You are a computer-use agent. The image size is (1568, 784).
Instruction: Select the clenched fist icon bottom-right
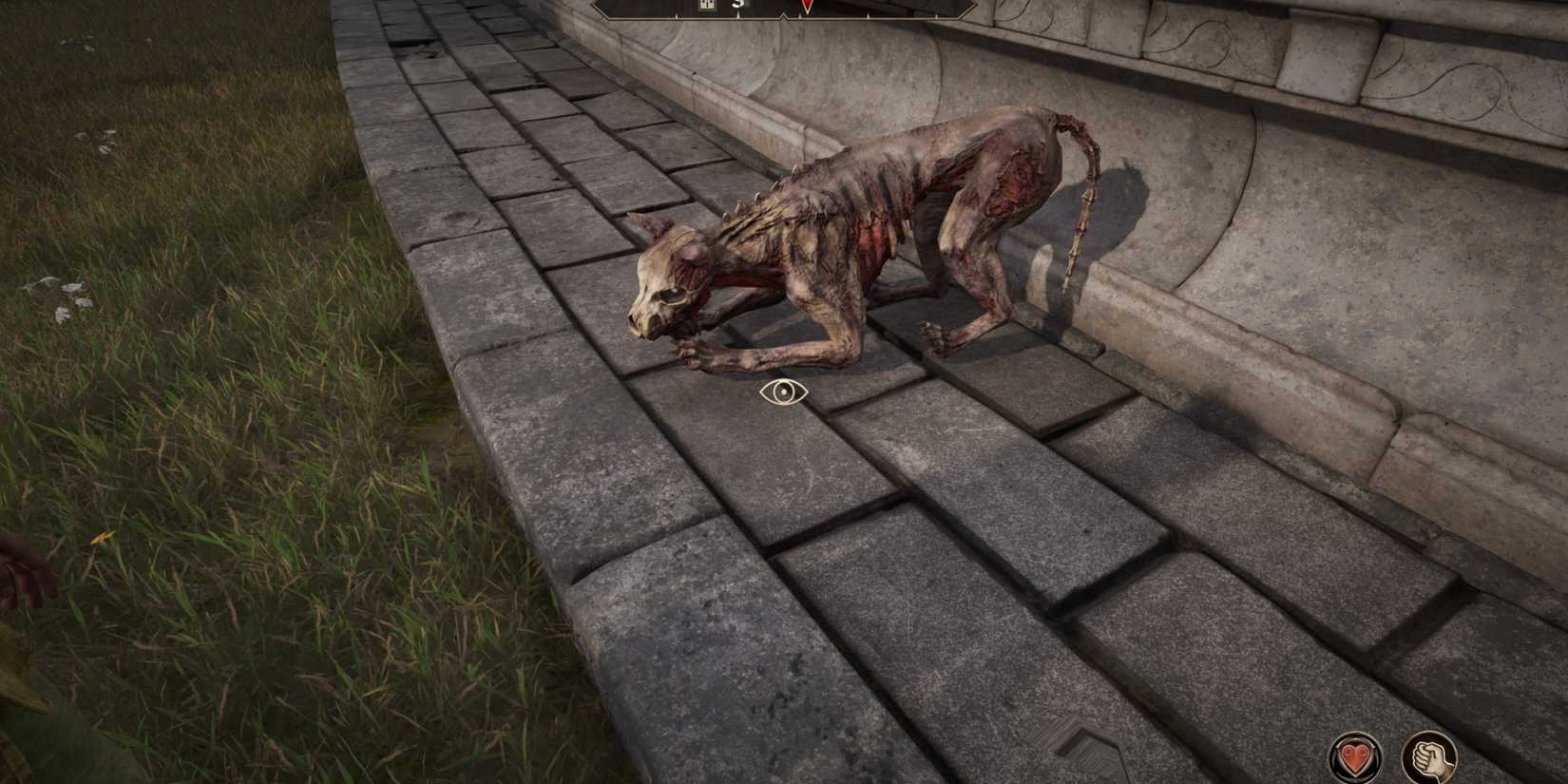click(1431, 756)
